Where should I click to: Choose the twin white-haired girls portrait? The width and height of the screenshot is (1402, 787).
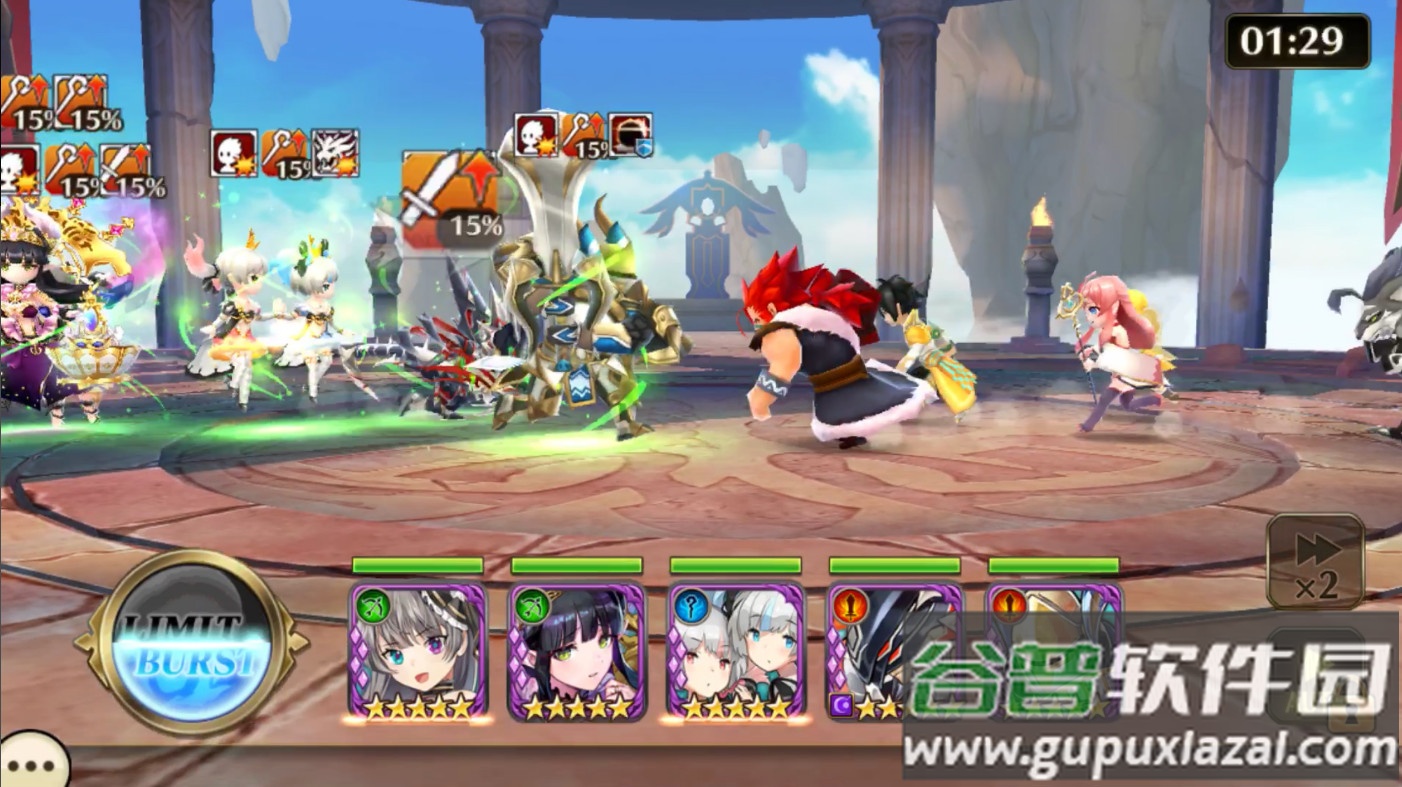click(x=736, y=652)
